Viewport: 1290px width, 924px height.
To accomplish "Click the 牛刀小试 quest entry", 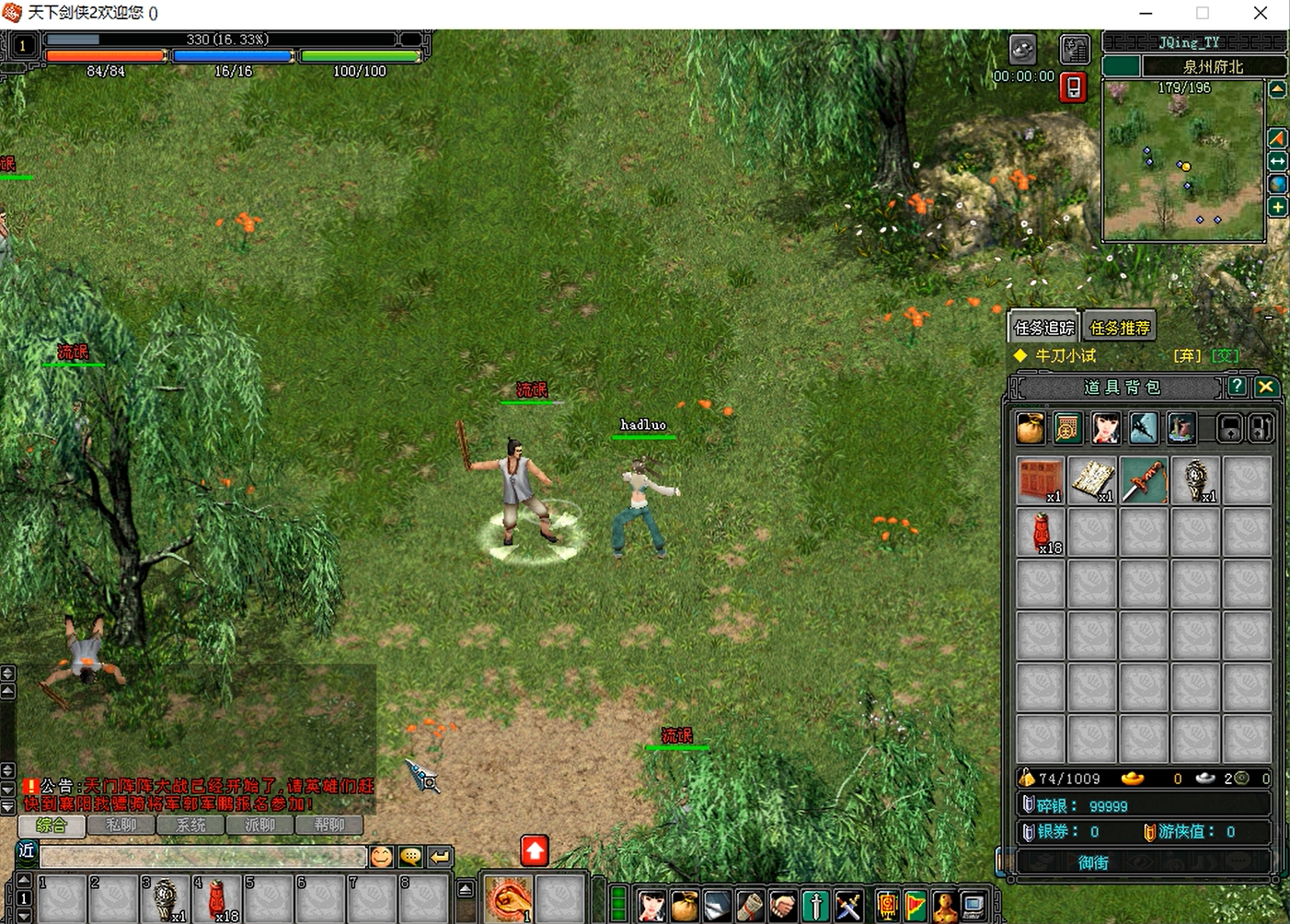I will (x=1065, y=355).
